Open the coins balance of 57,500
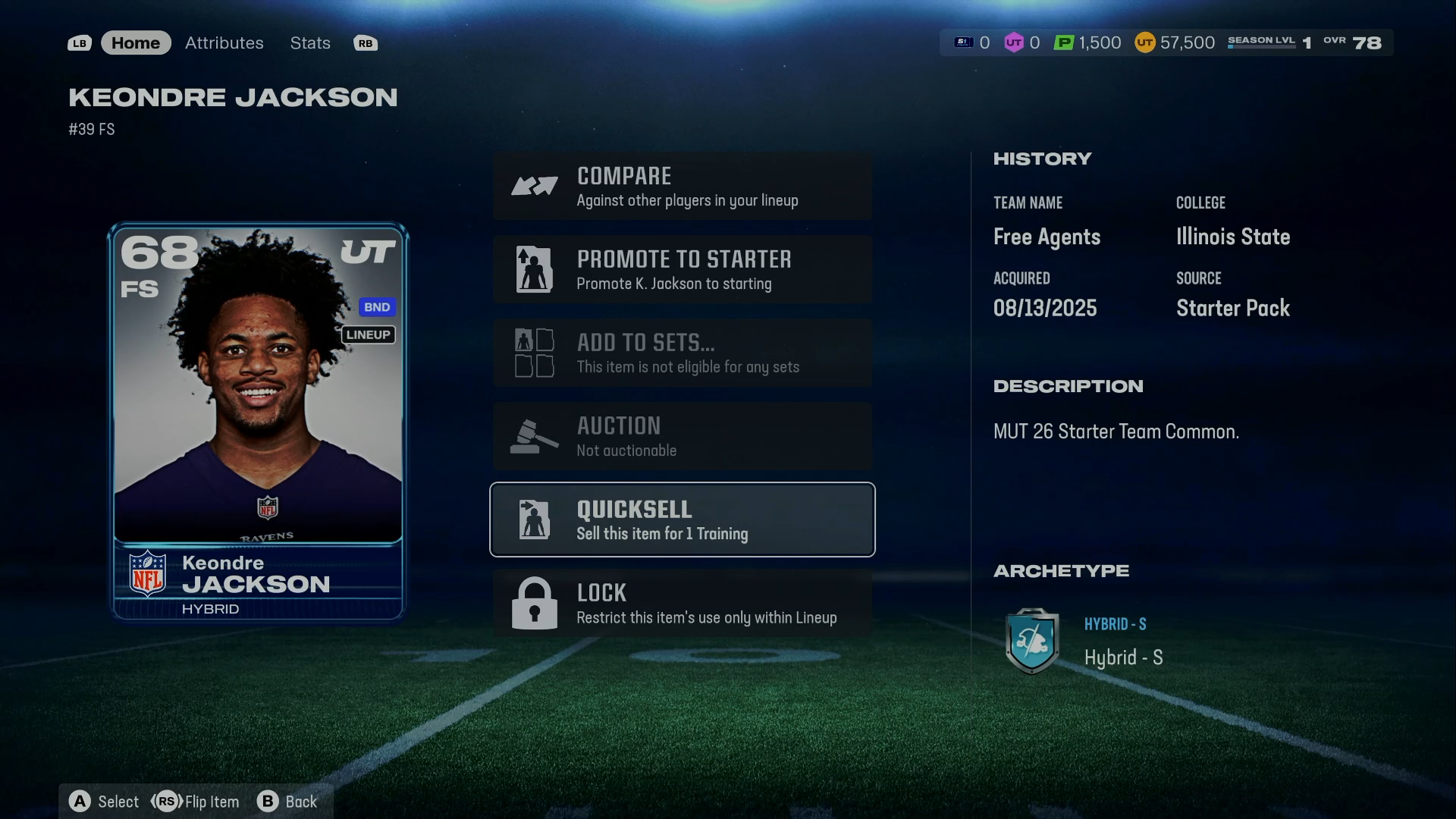Screen dimensions: 1456x819 tap(1175, 43)
